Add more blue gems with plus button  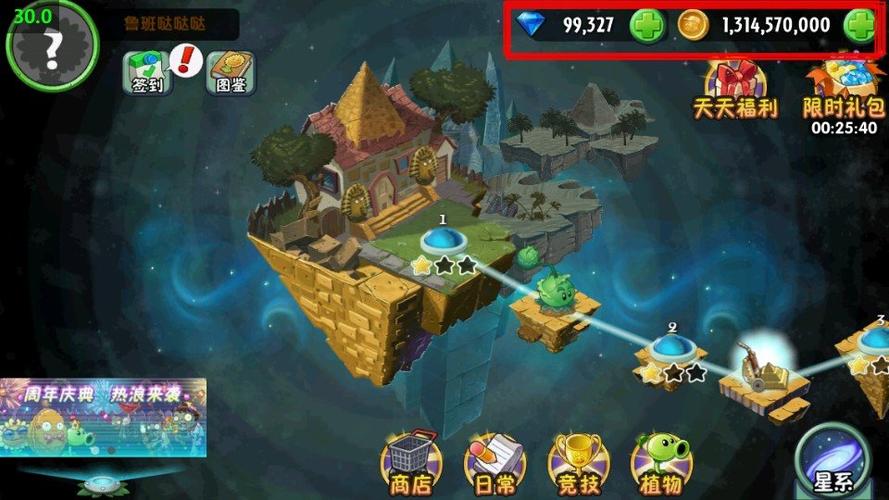click(x=647, y=26)
